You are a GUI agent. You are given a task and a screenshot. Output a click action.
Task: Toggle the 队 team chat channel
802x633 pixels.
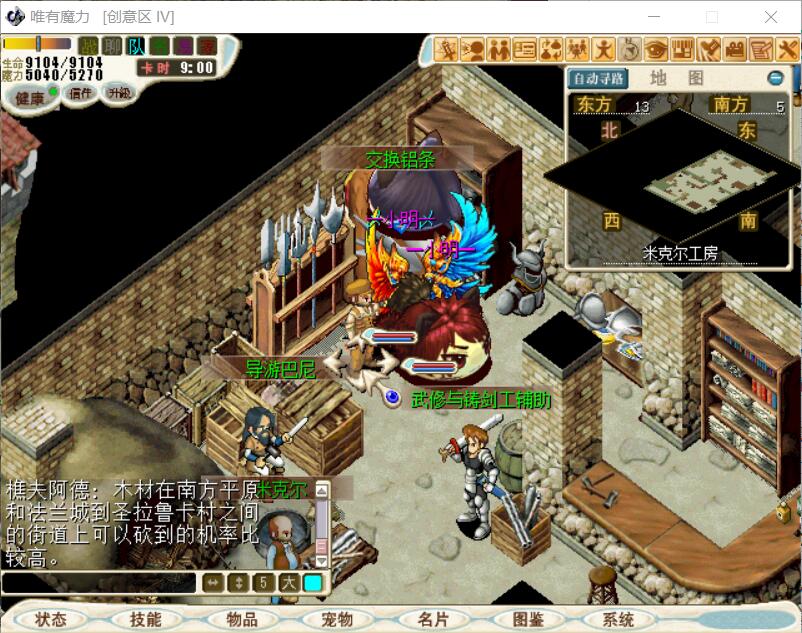click(x=136, y=46)
